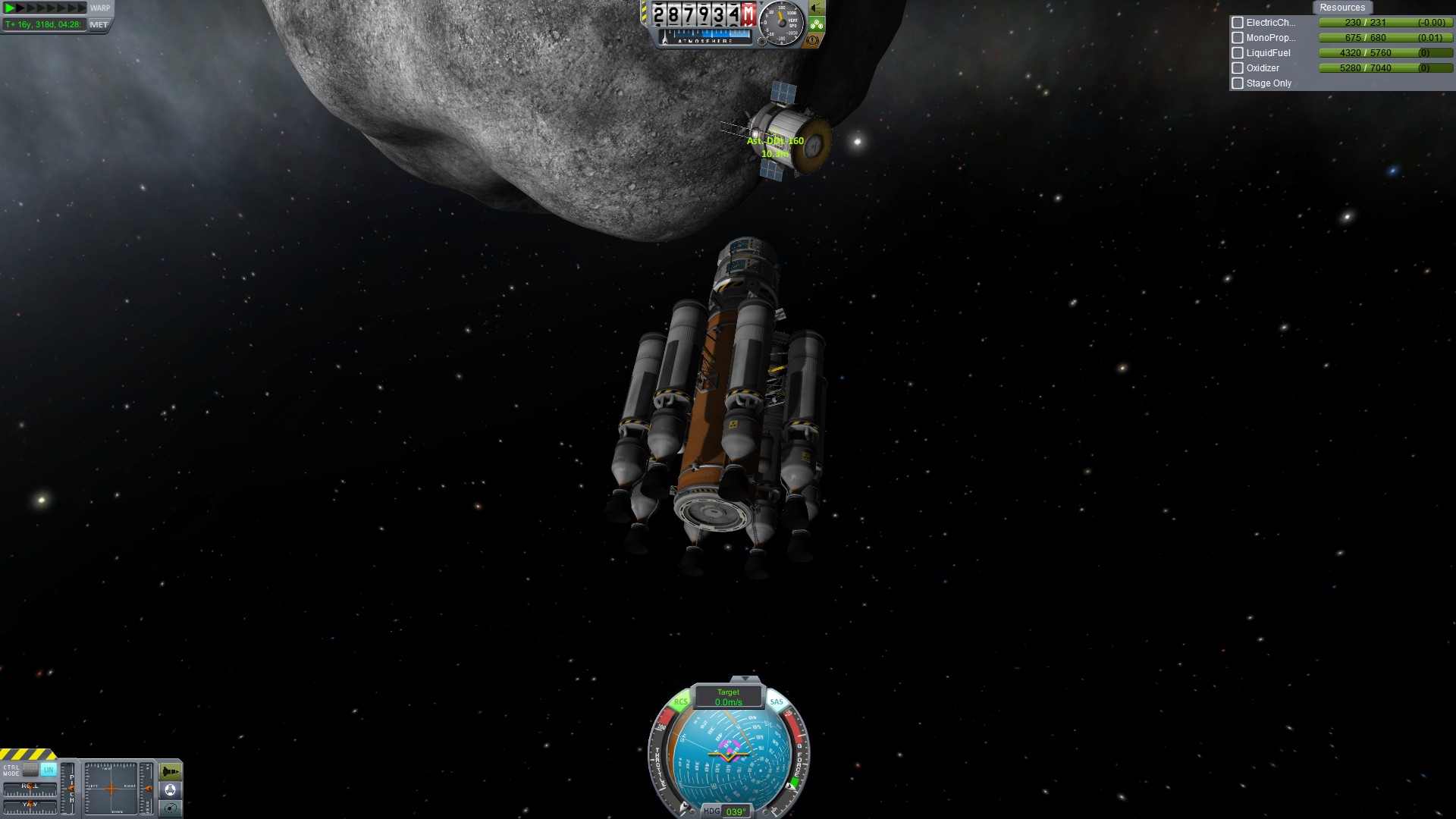
Task: Toggle the landing gear button
Action: point(816,24)
